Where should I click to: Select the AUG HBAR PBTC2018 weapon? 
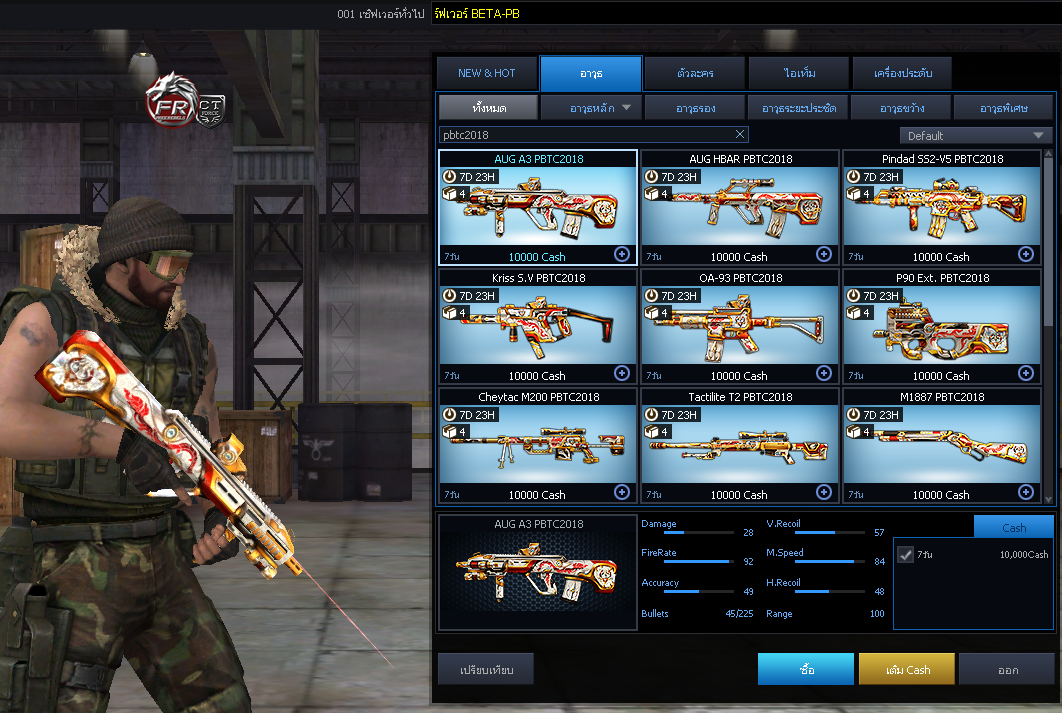click(x=740, y=207)
